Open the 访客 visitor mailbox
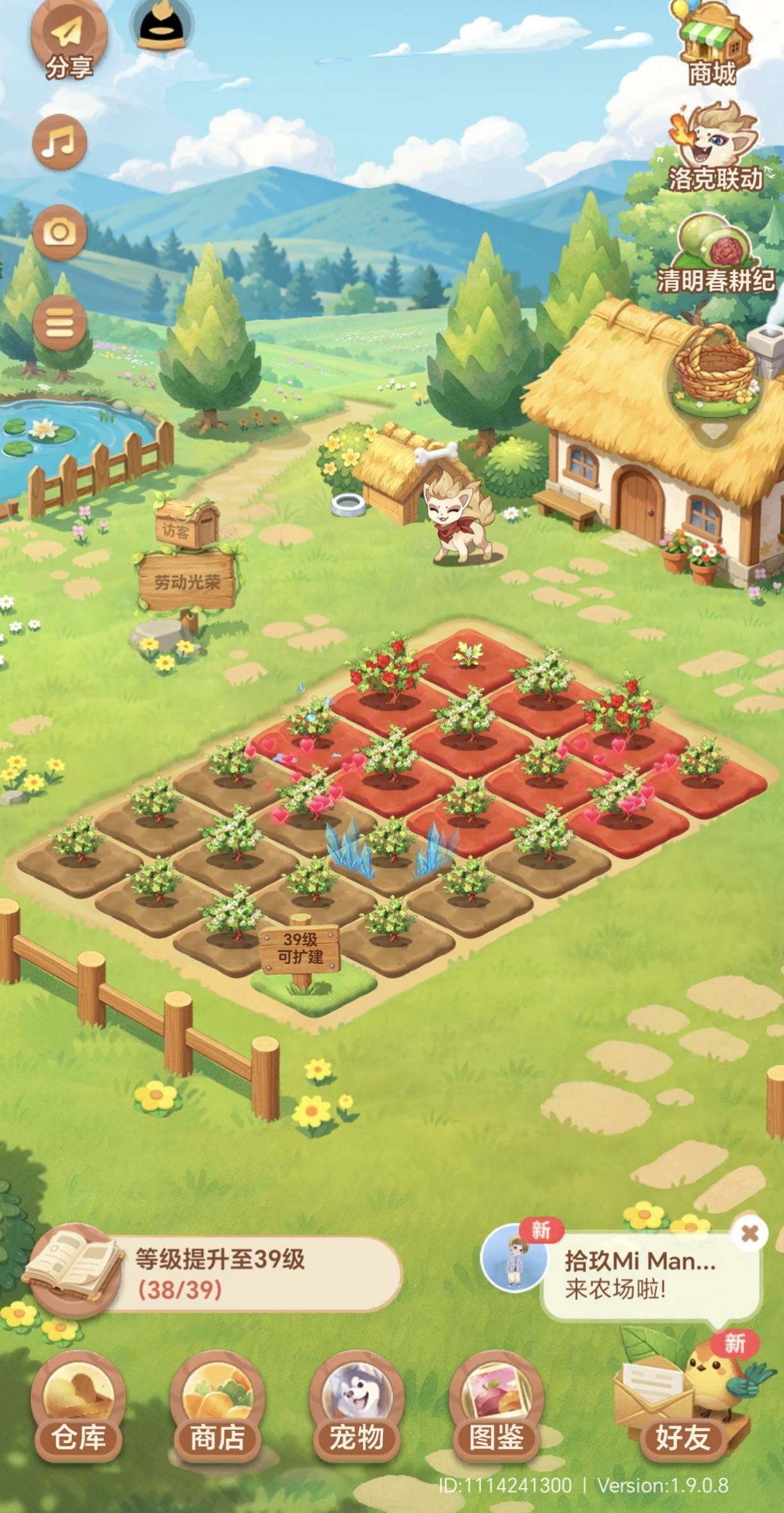The height and width of the screenshot is (1513, 784). (186, 525)
